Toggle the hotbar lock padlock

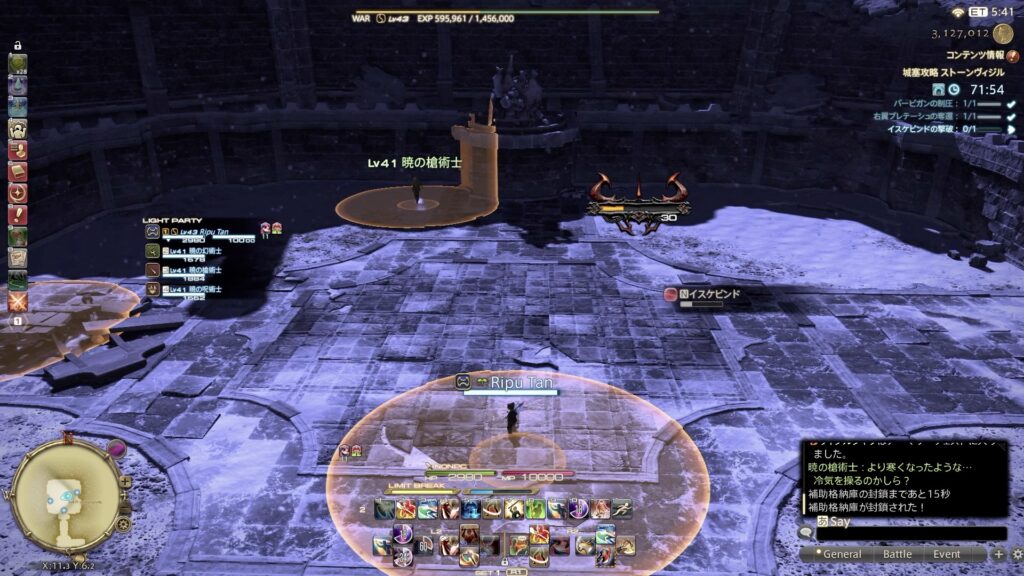pos(505,563)
